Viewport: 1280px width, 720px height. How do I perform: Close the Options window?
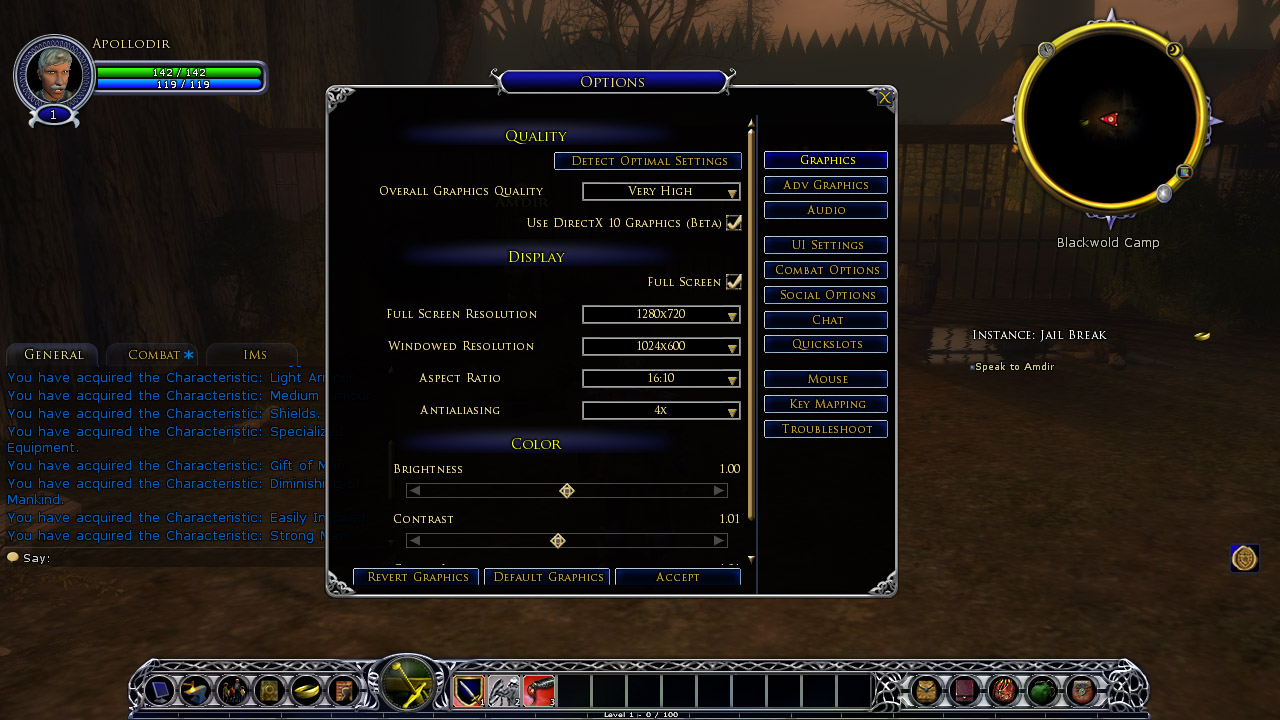(x=884, y=98)
